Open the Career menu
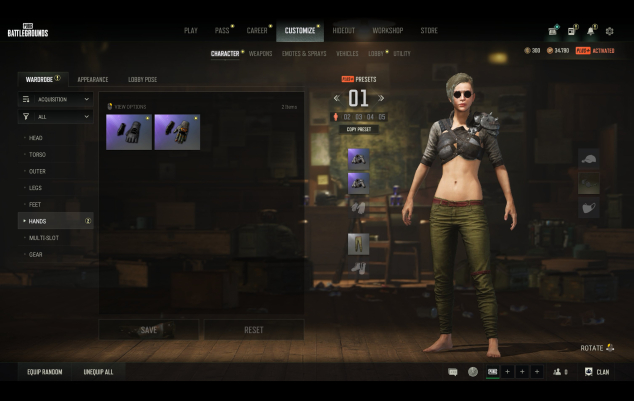The image size is (634, 401). (x=258, y=31)
